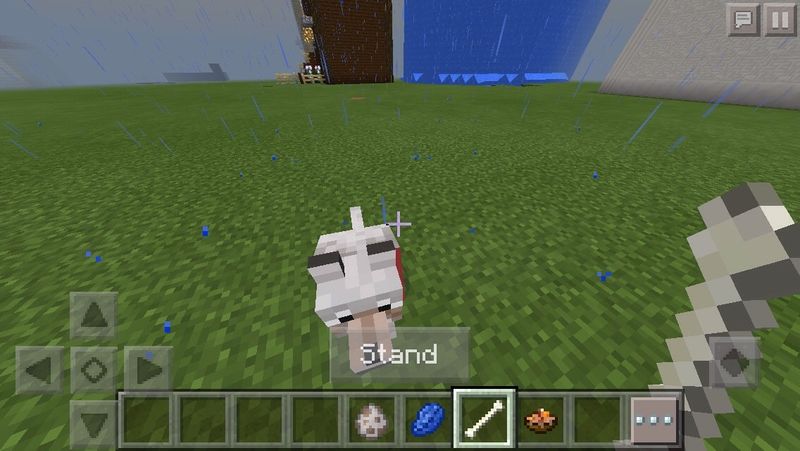Screen dimensions: 800x451
Task: Tap the jump button
Action: click(x=735, y=362)
